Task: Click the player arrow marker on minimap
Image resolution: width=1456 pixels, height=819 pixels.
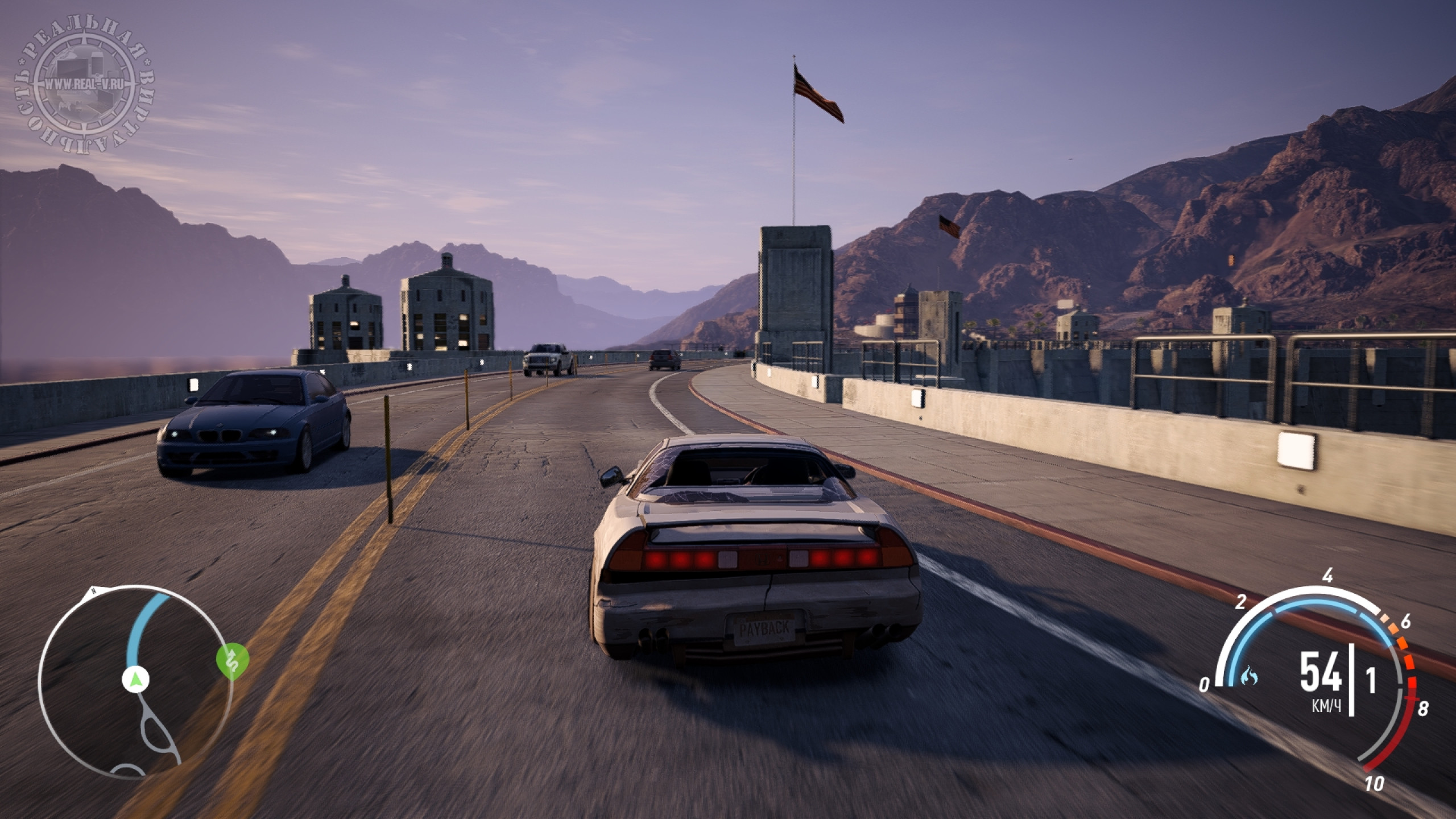Action: (135, 679)
